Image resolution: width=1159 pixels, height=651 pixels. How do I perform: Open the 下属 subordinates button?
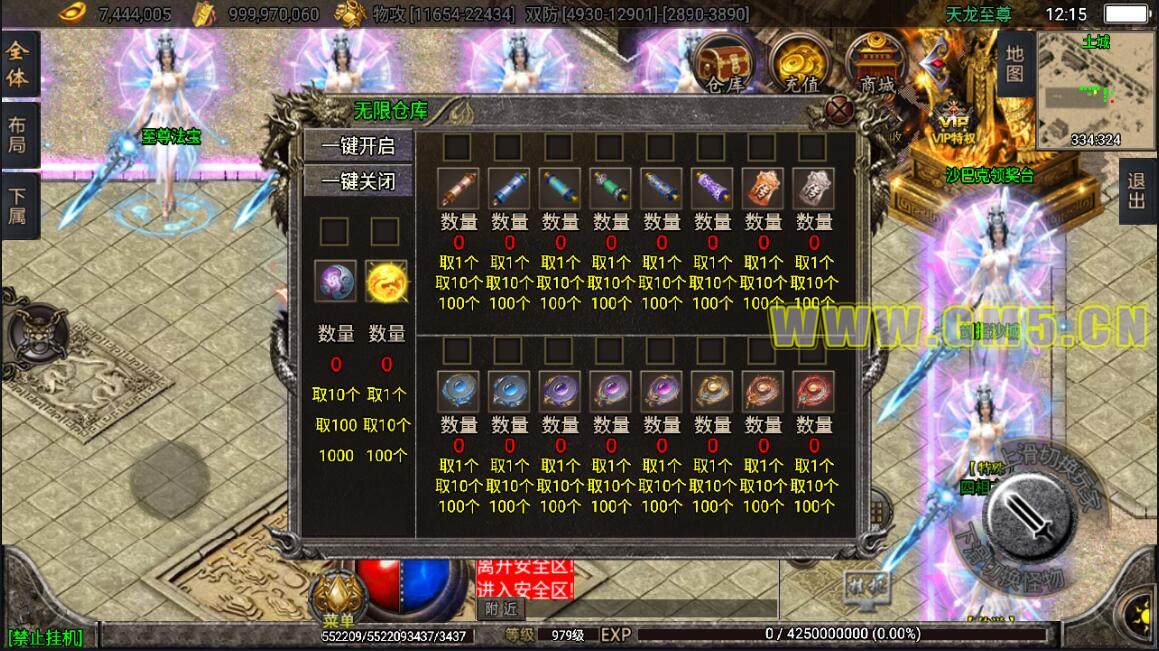(18, 205)
